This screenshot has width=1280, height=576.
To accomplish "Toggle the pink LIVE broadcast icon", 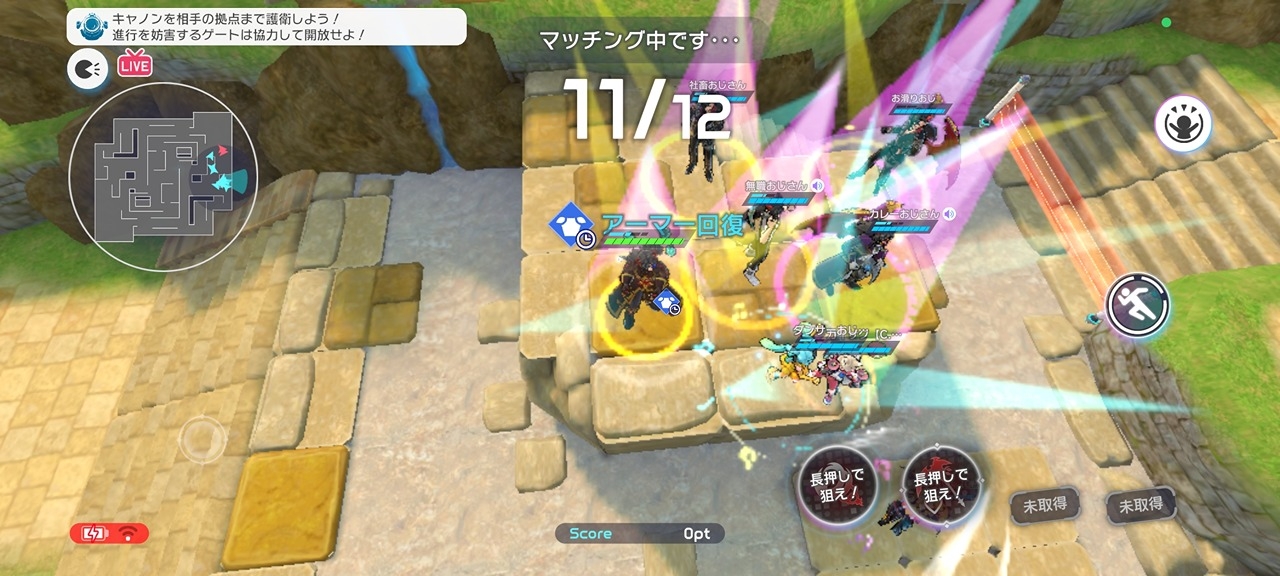I will click(x=133, y=66).
